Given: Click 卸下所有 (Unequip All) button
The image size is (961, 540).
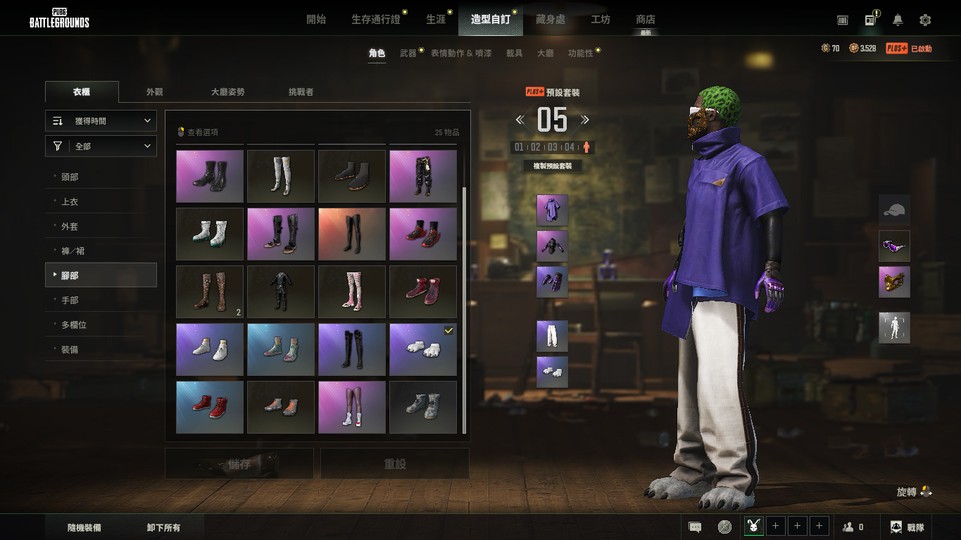Looking at the screenshot, I should tap(163, 527).
